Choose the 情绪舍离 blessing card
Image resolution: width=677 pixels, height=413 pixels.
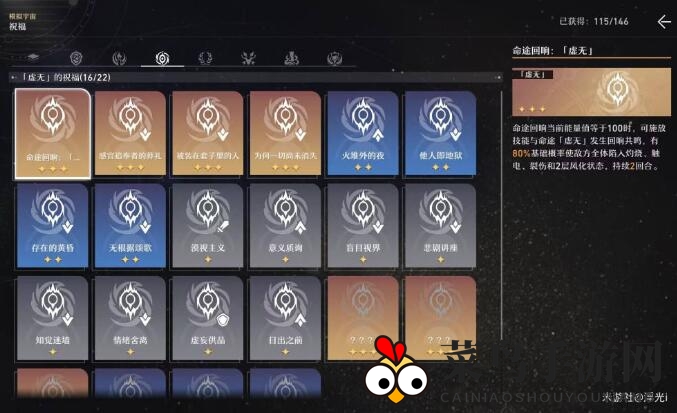[x=130, y=318]
